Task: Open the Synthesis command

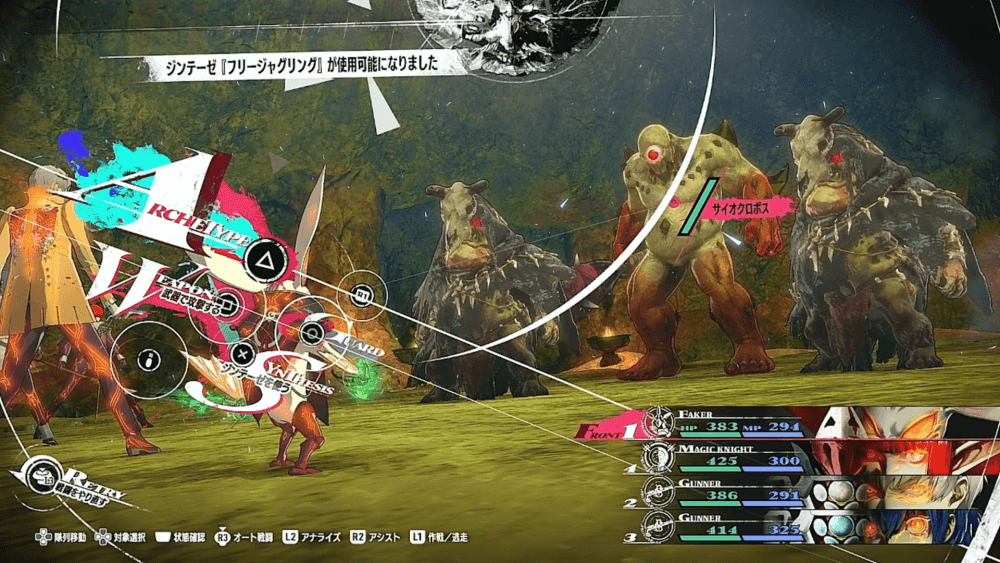Action: 243,352
